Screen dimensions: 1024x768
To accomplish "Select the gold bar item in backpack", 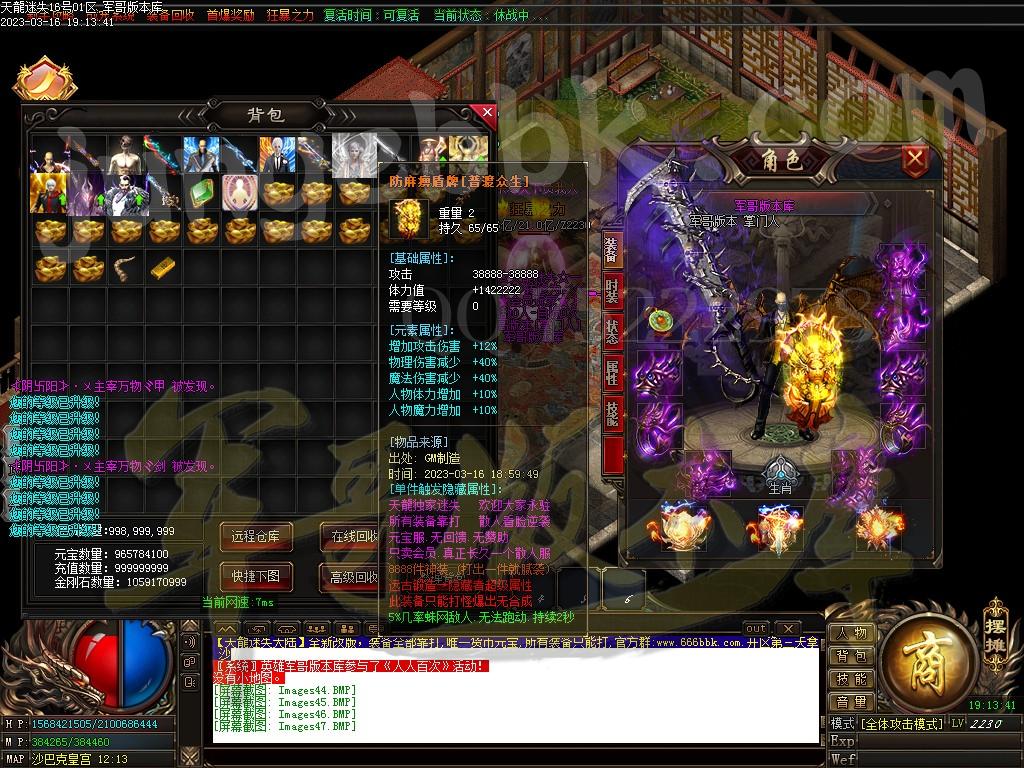I will (x=162, y=268).
